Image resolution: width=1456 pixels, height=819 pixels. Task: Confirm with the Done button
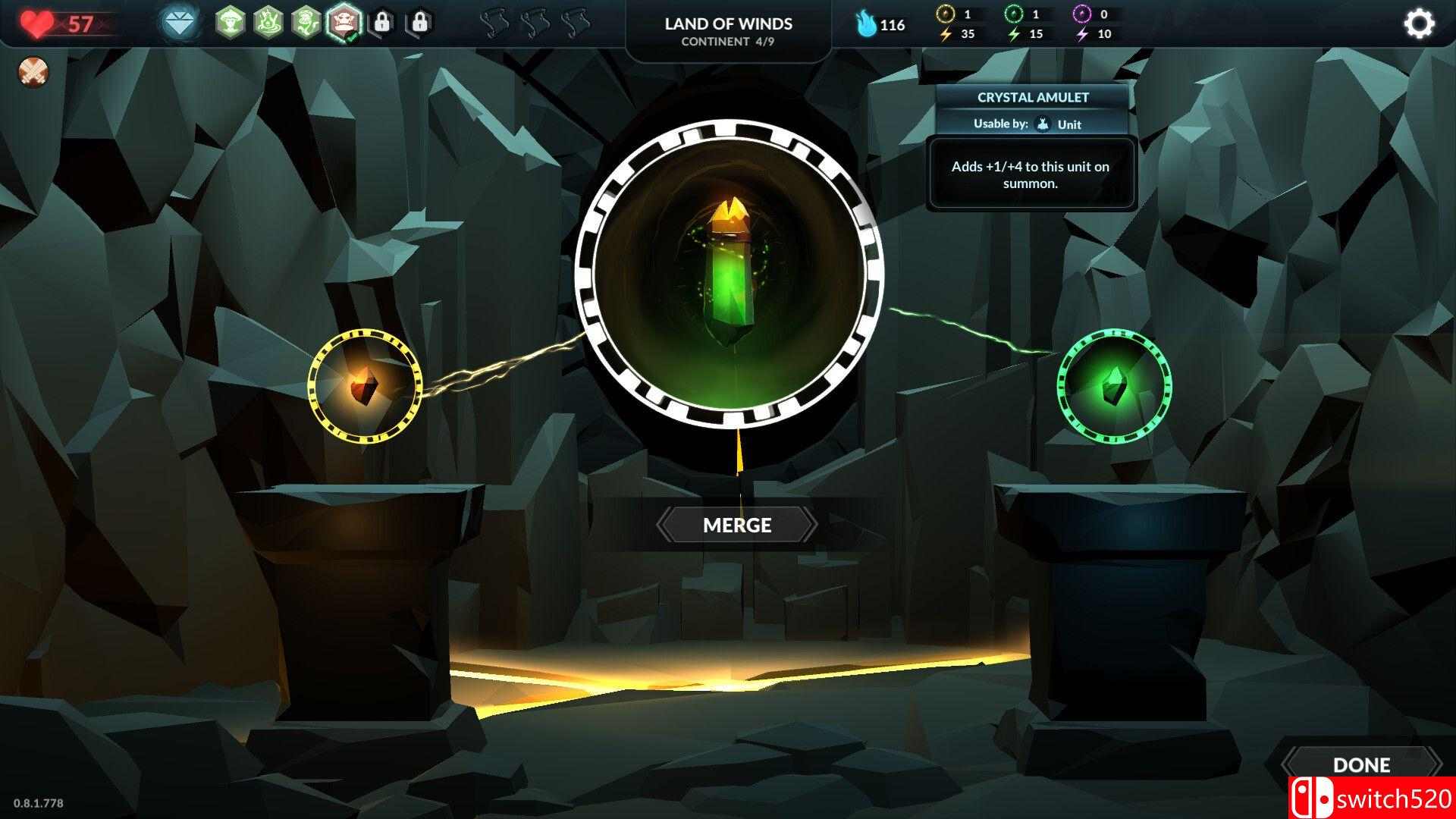[x=1361, y=764]
